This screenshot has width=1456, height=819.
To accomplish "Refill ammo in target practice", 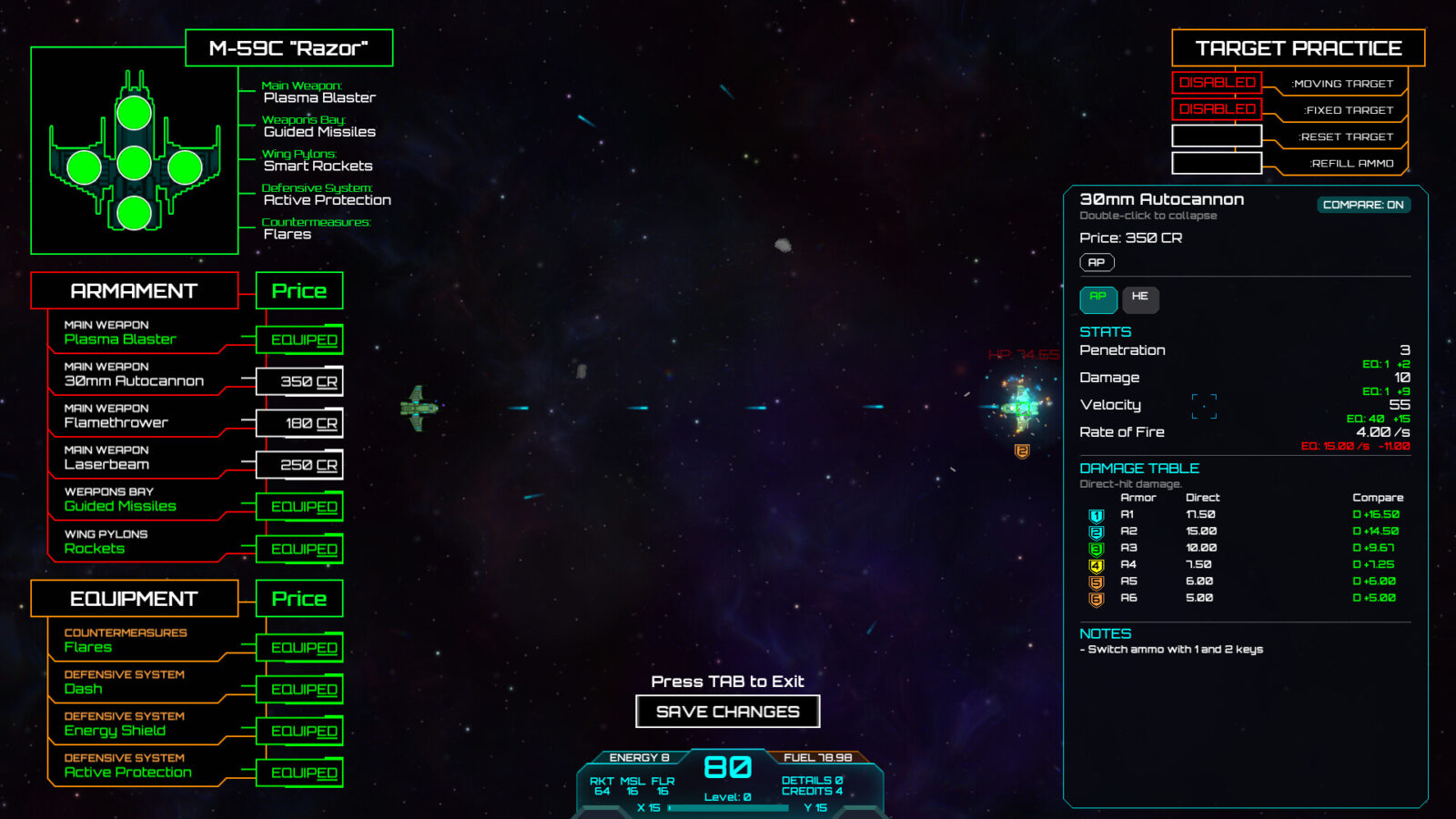I will 1217,163.
